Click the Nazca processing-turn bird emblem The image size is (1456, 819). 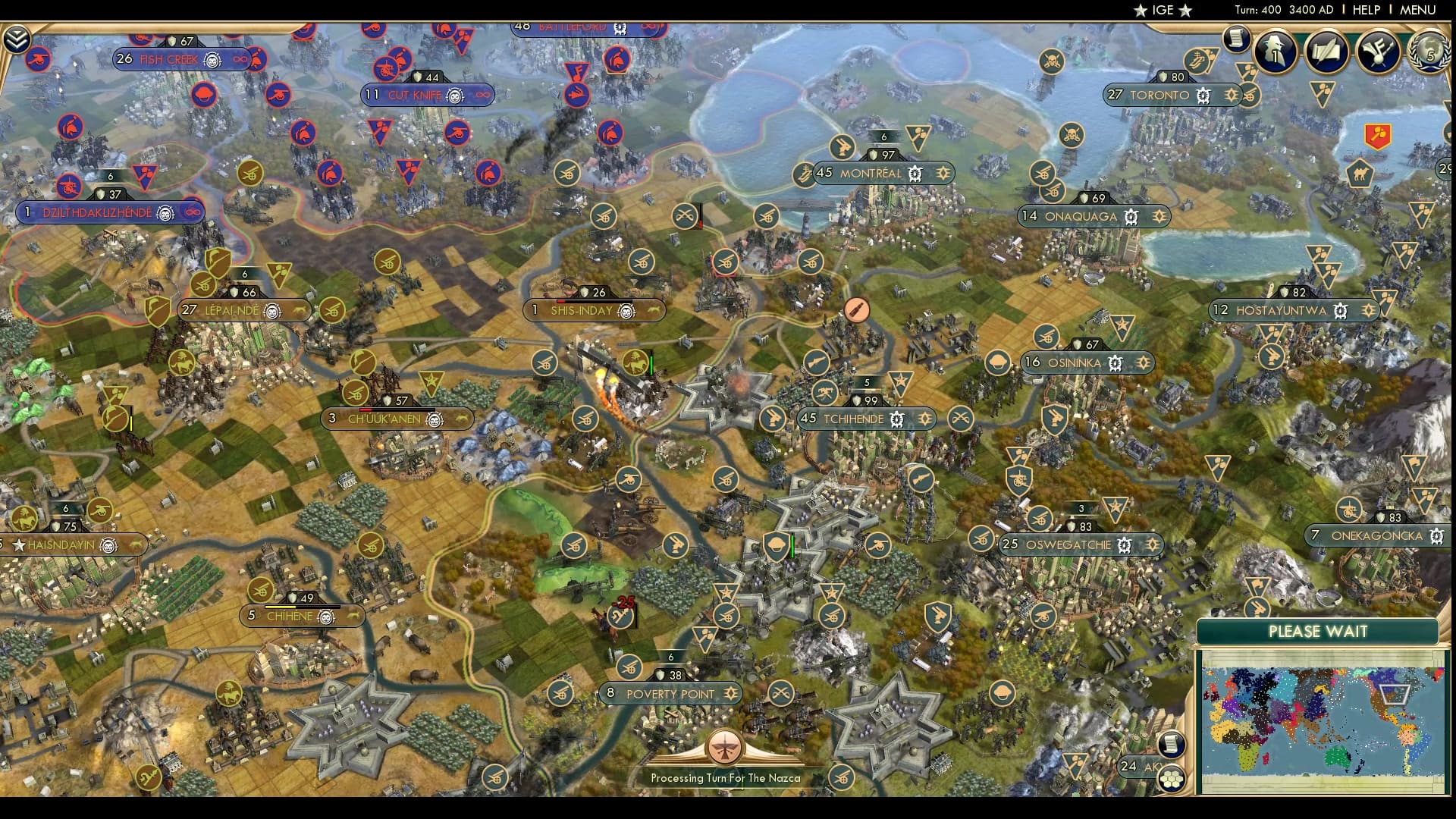pos(726,747)
